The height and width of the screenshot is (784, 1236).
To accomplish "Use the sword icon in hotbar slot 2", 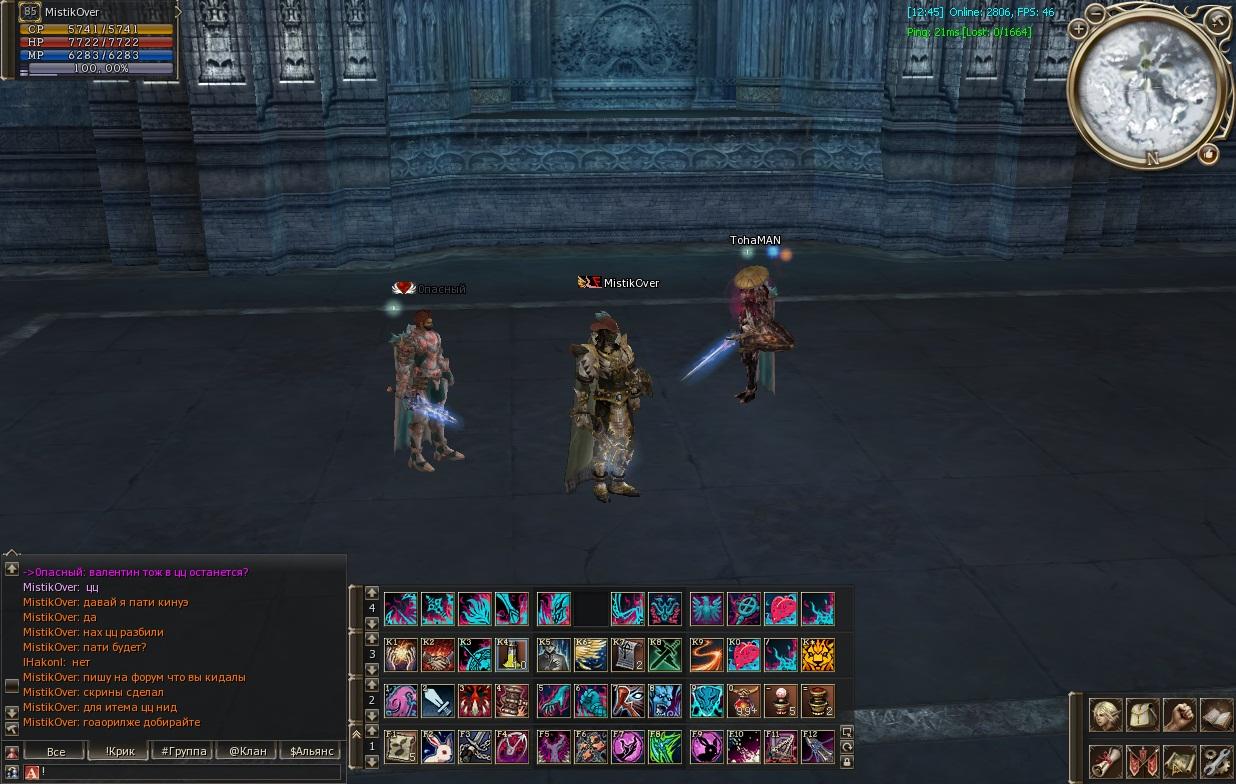I will coord(437,701).
